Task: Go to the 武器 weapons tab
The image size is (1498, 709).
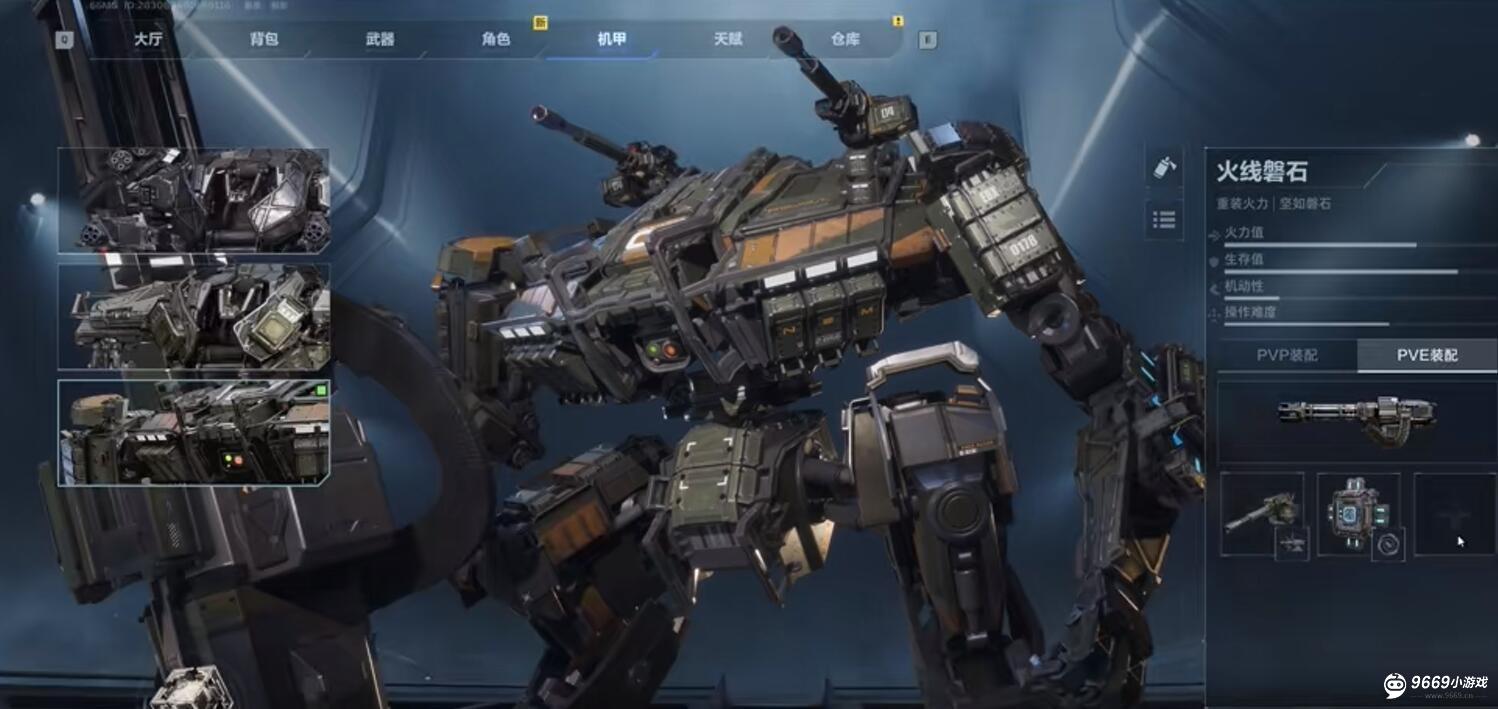Action: coord(380,40)
